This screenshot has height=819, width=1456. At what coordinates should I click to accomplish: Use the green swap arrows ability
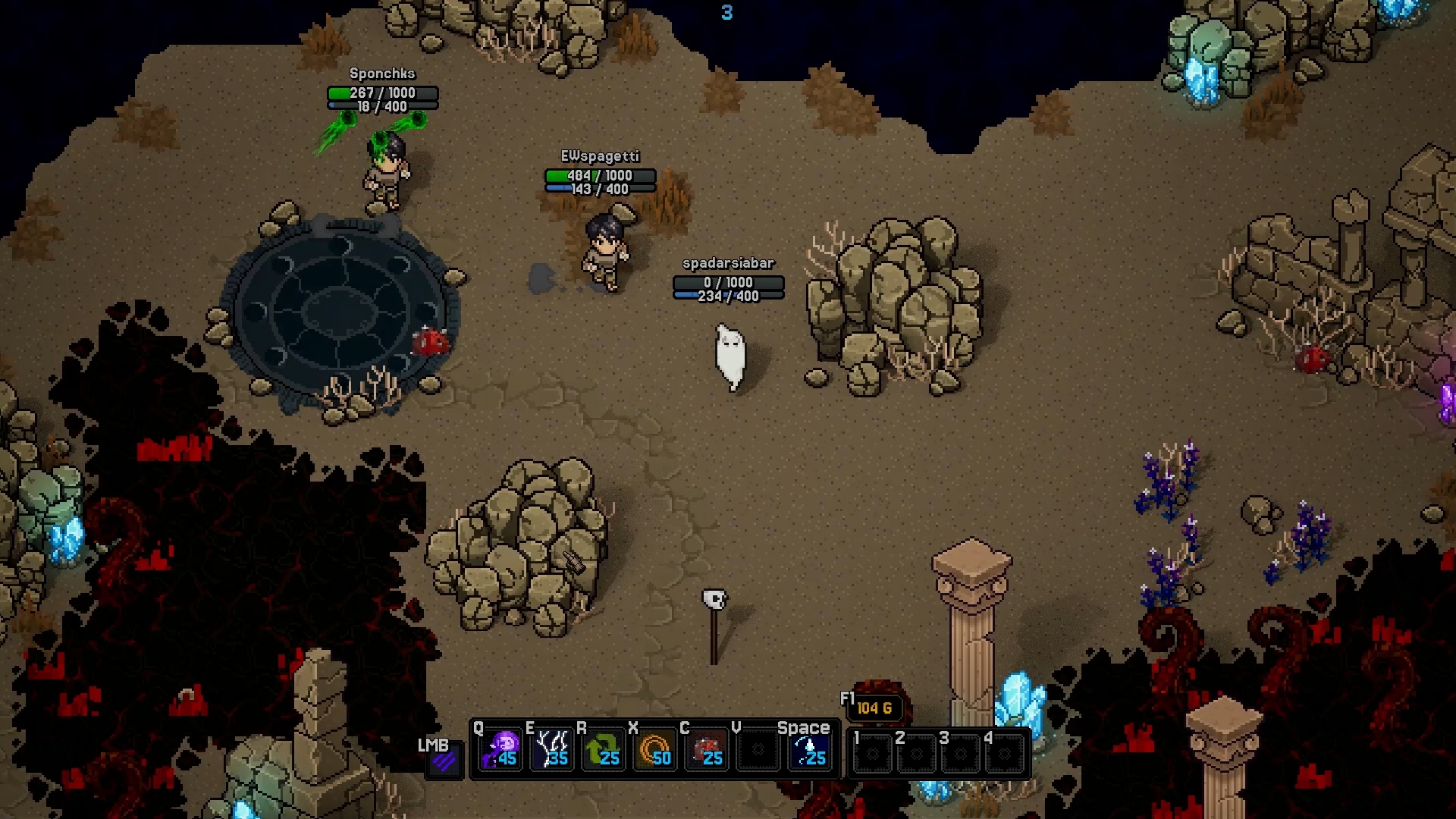tap(604, 749)
